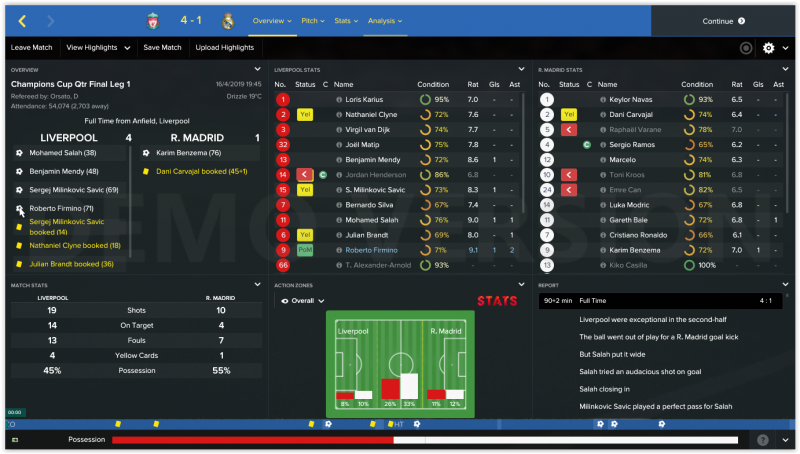Open the Pitch dropdown tab
The image size is (800, 454).
tap(313, 21)
